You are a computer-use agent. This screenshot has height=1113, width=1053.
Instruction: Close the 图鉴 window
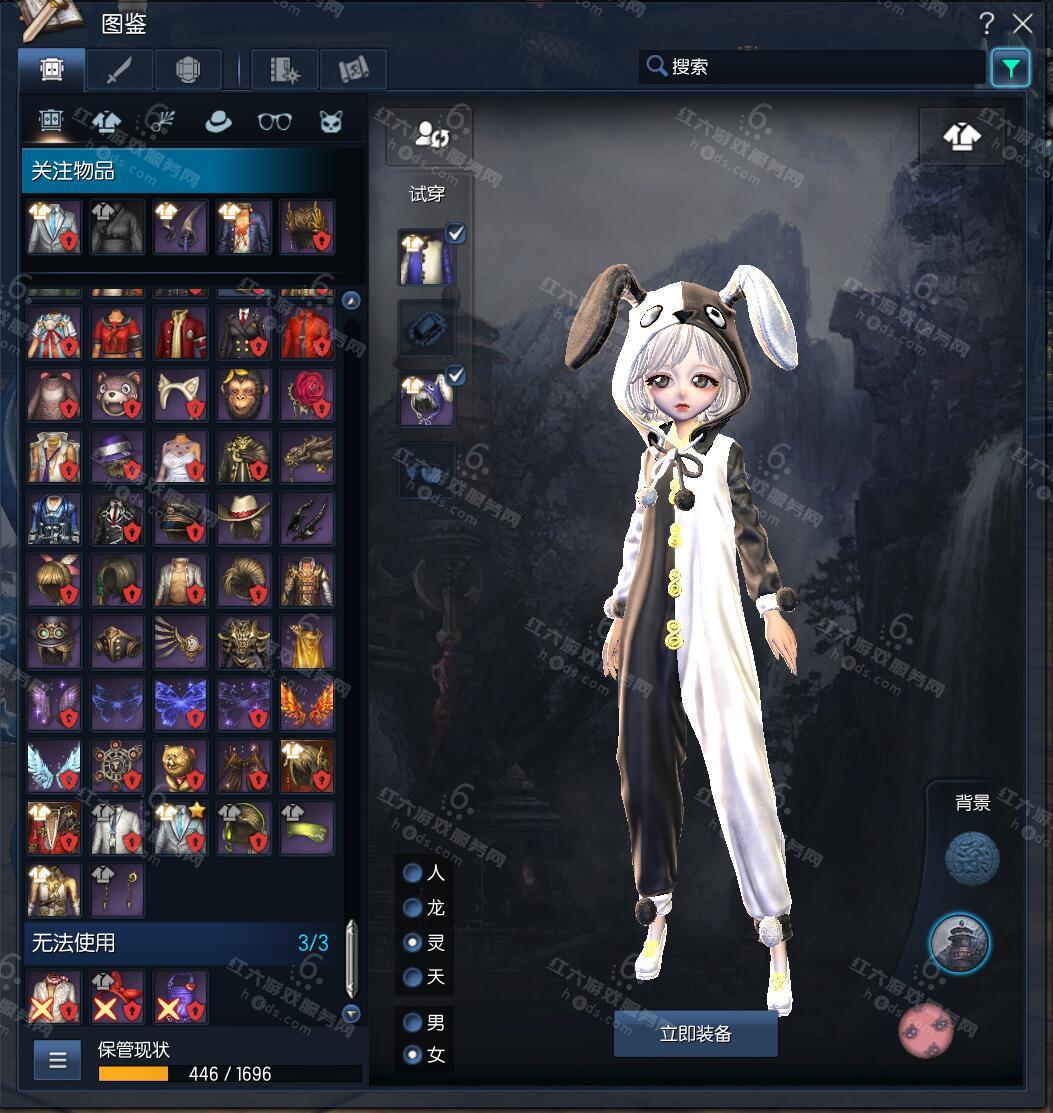(x=1022, y=24)
